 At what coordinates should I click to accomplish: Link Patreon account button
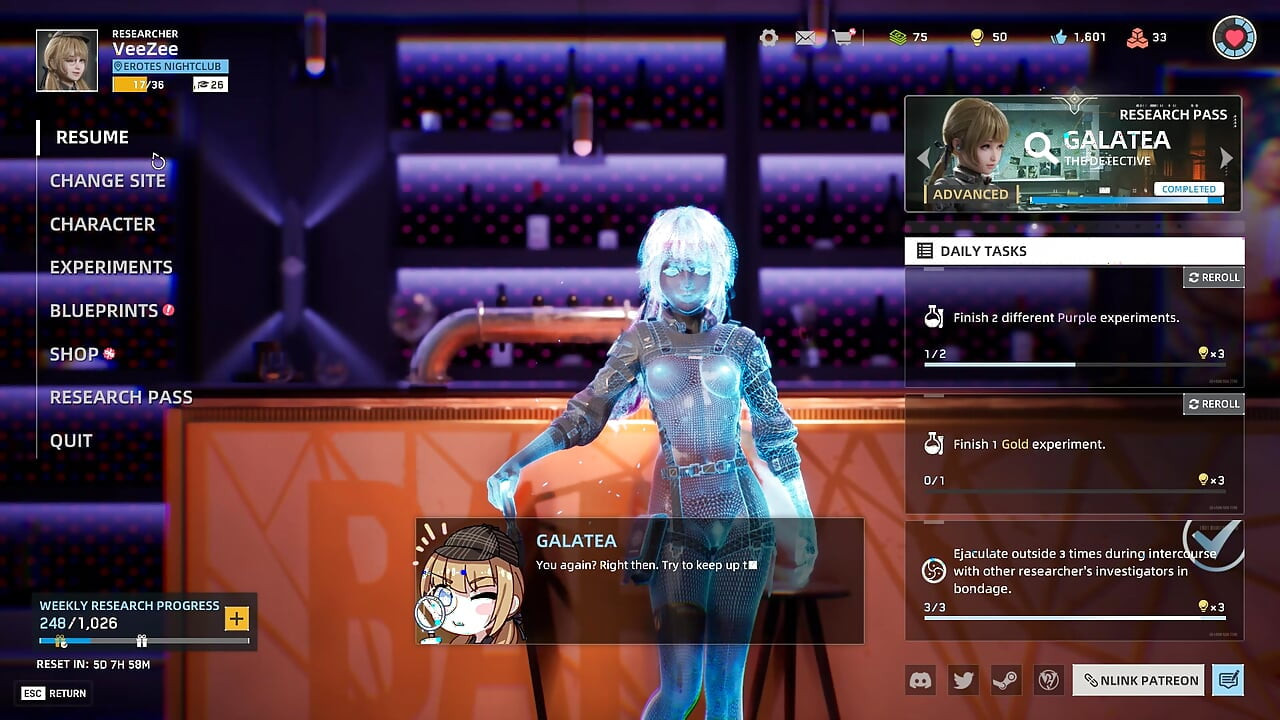pyautogui.click(x=1140, y=680)
